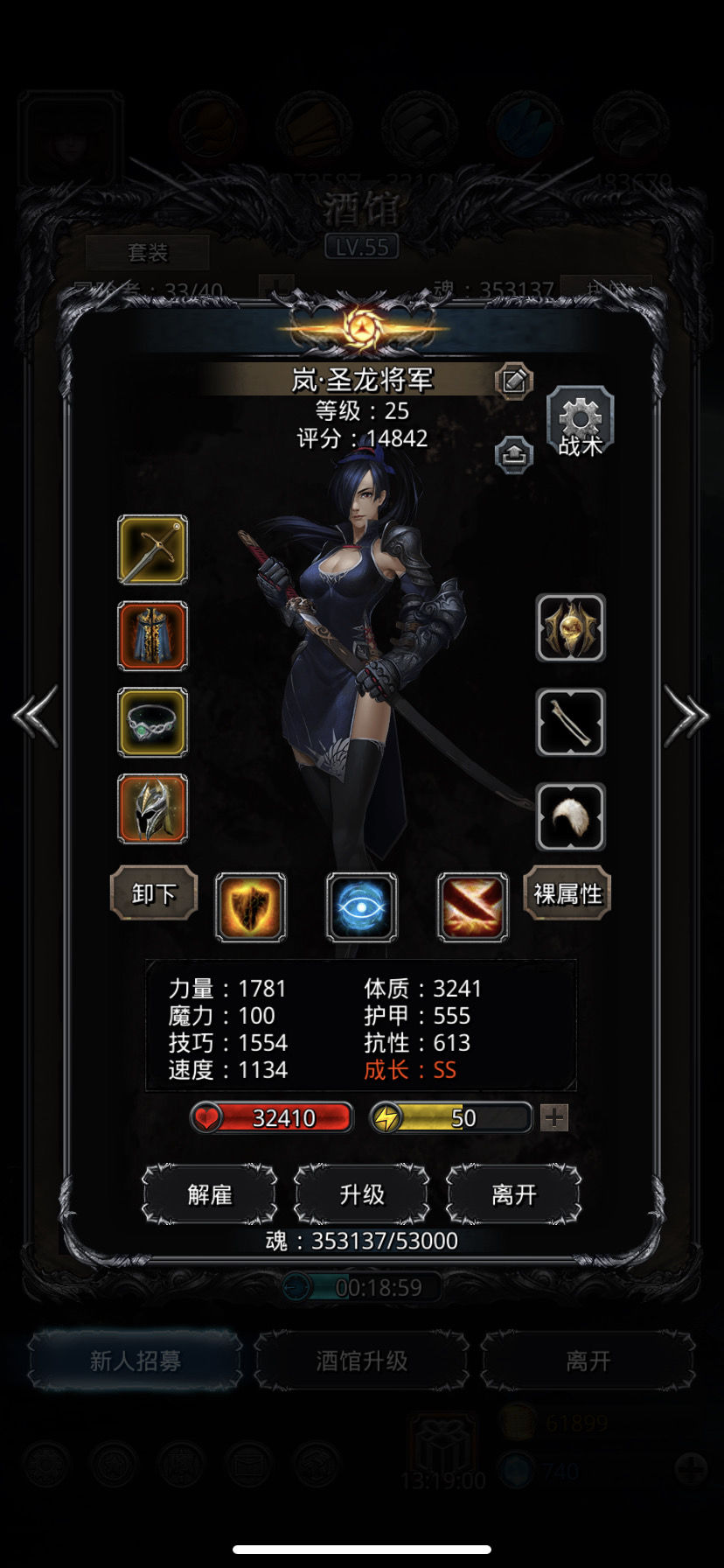Tap the share icon below the pencil
The image size is (724, 1568).
click(x=513, y=454)
